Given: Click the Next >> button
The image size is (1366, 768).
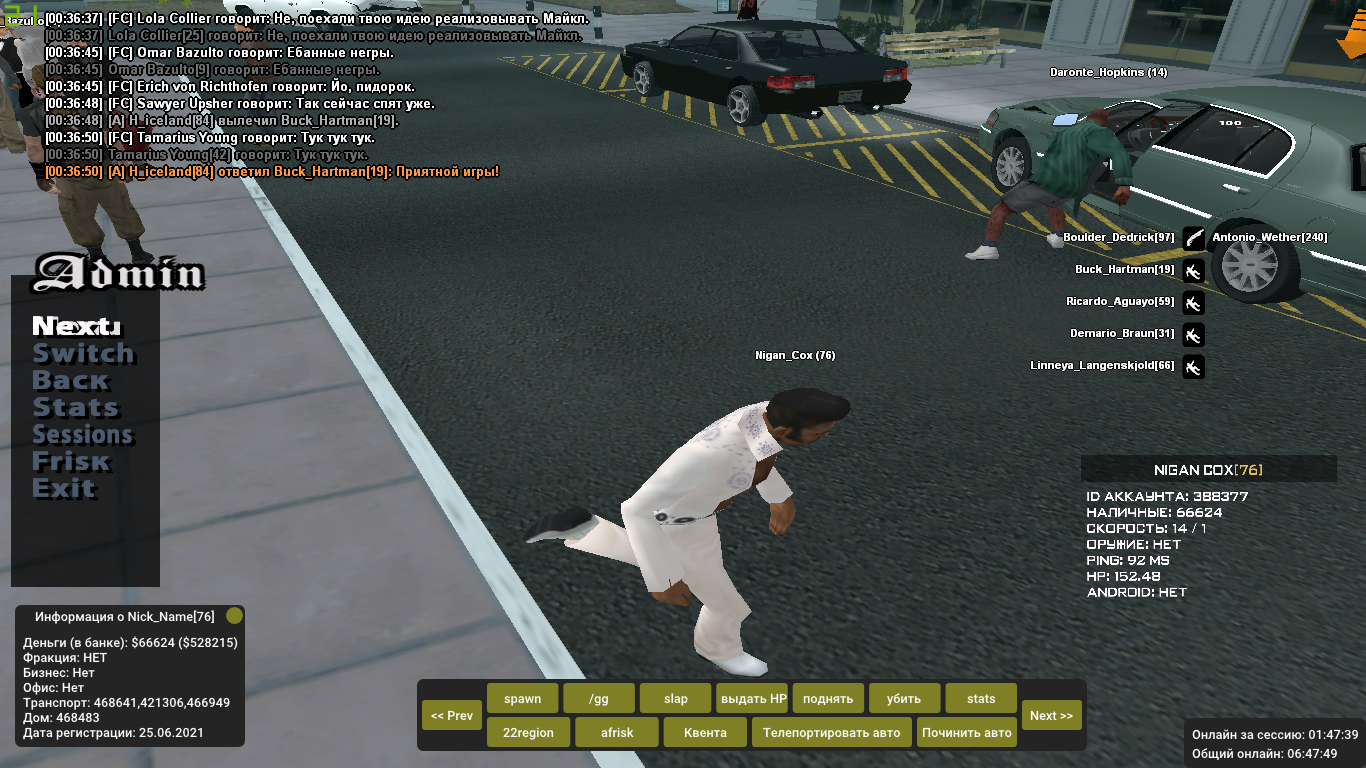Looking at the screenshot, I should click(x=1051, y=715).
